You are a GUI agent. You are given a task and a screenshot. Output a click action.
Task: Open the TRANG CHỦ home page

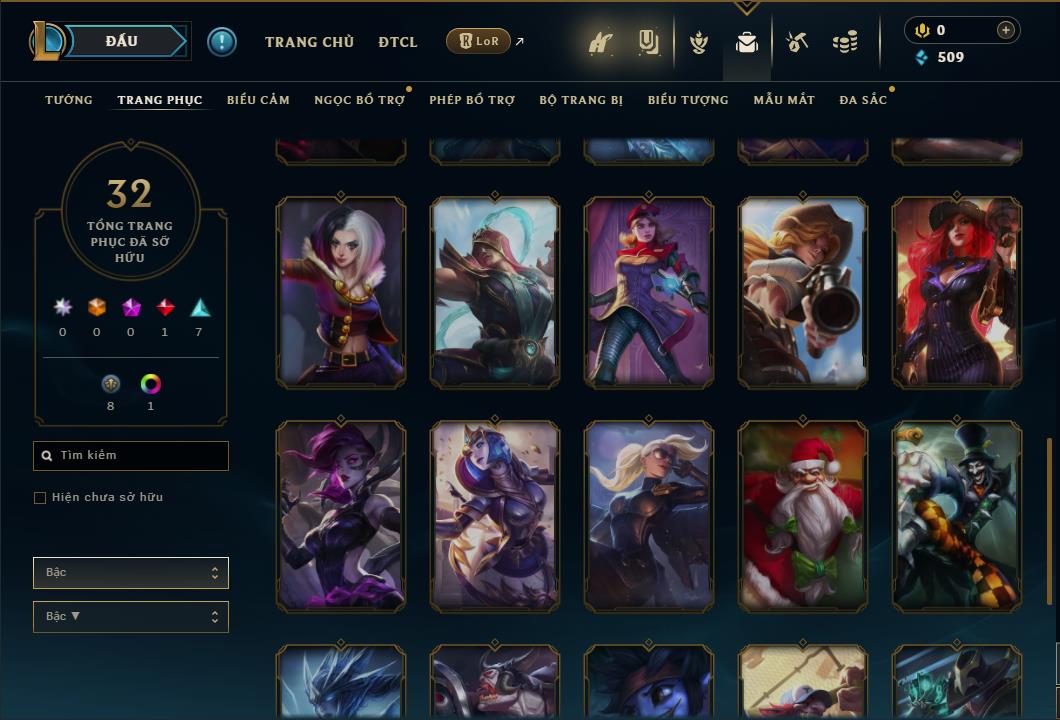point(309,42)
